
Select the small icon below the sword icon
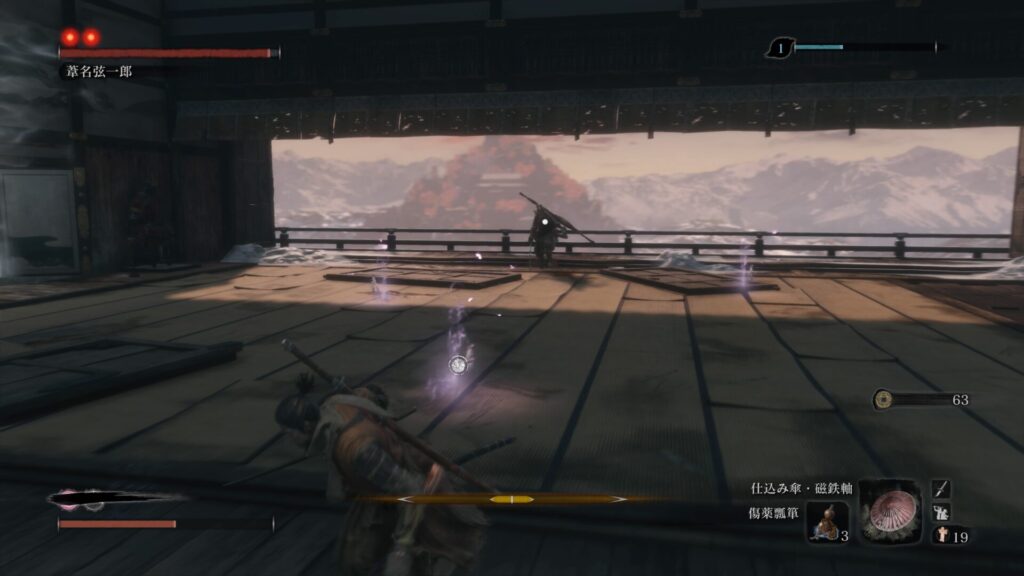[x=941, y=512]
